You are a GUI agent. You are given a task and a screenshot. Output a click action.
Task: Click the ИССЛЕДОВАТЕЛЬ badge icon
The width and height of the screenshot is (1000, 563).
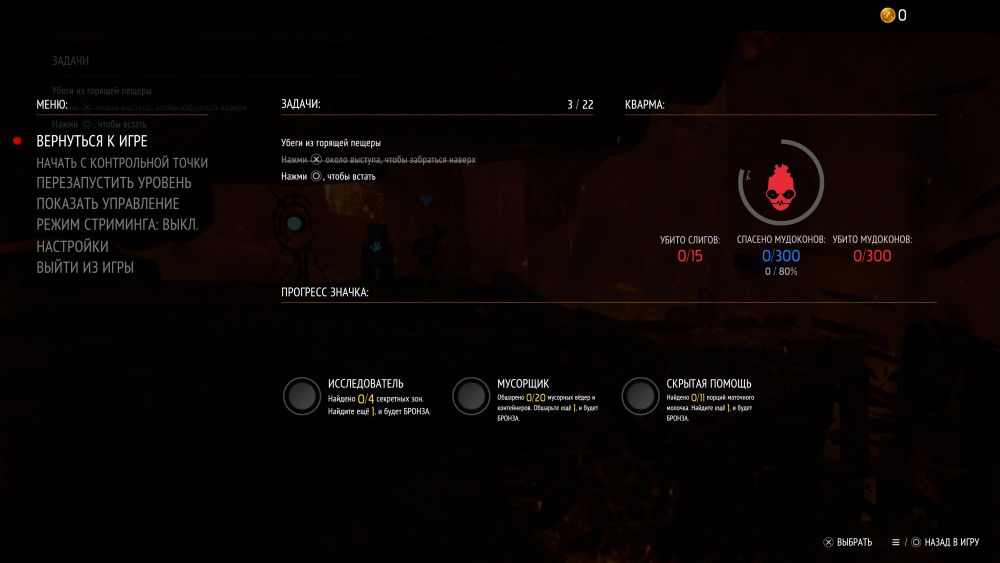coord(300,396)
